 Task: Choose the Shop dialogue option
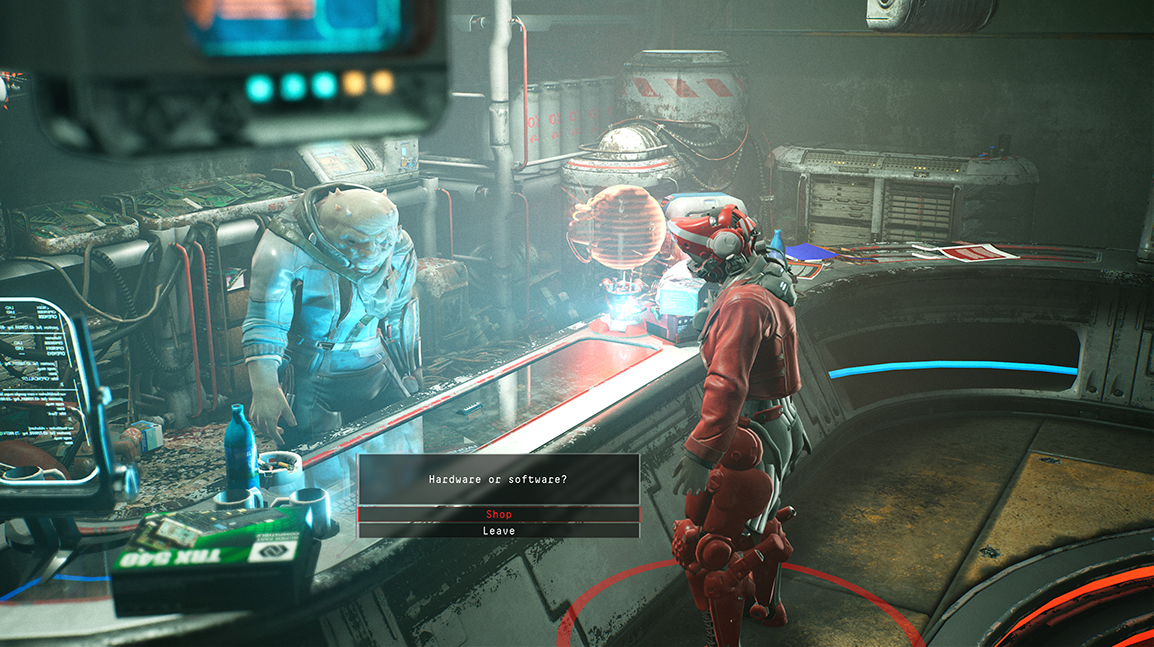[498, 514]
